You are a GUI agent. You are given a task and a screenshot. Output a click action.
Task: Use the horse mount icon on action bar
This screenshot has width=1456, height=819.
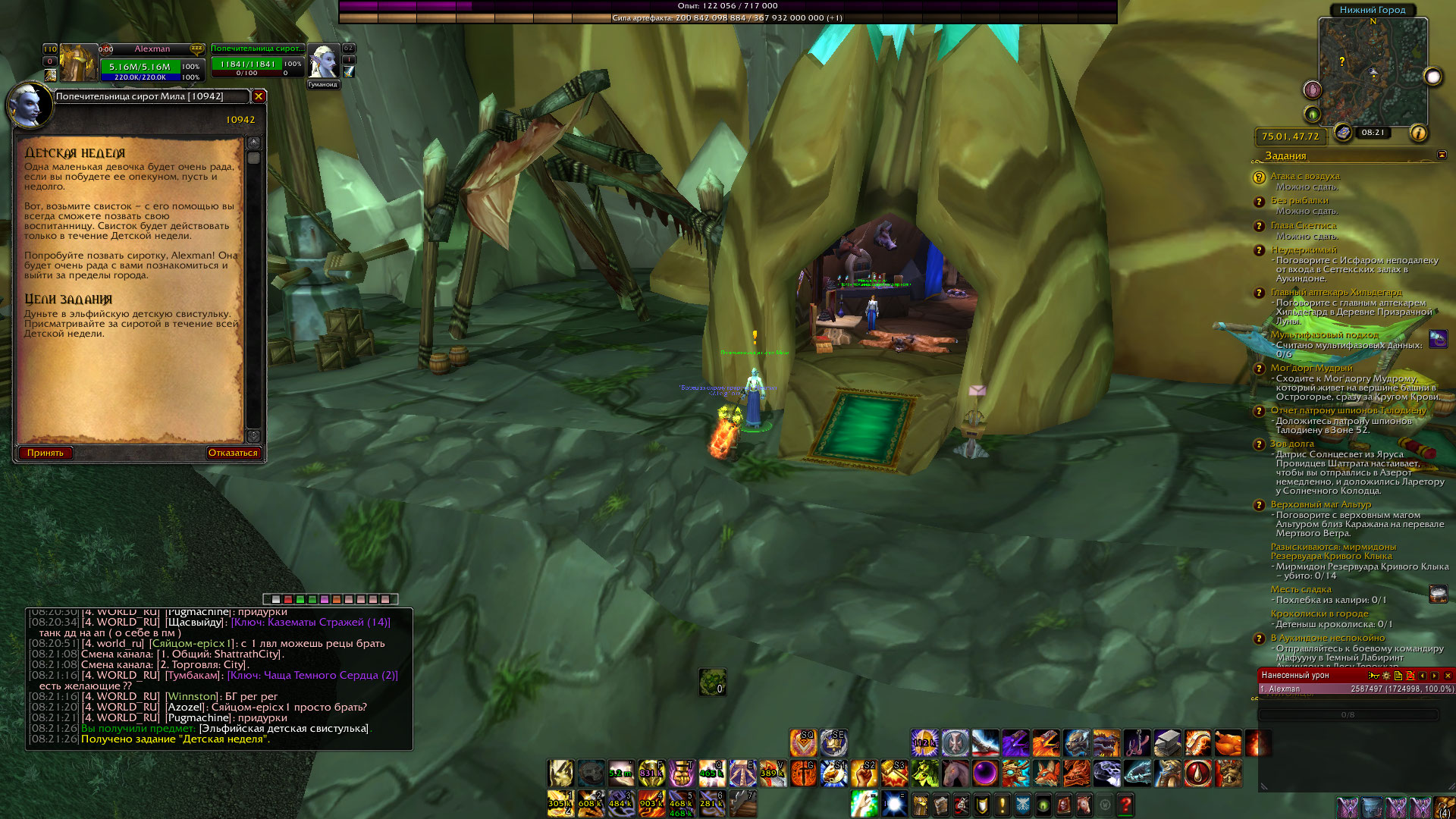tap(955, 773)
